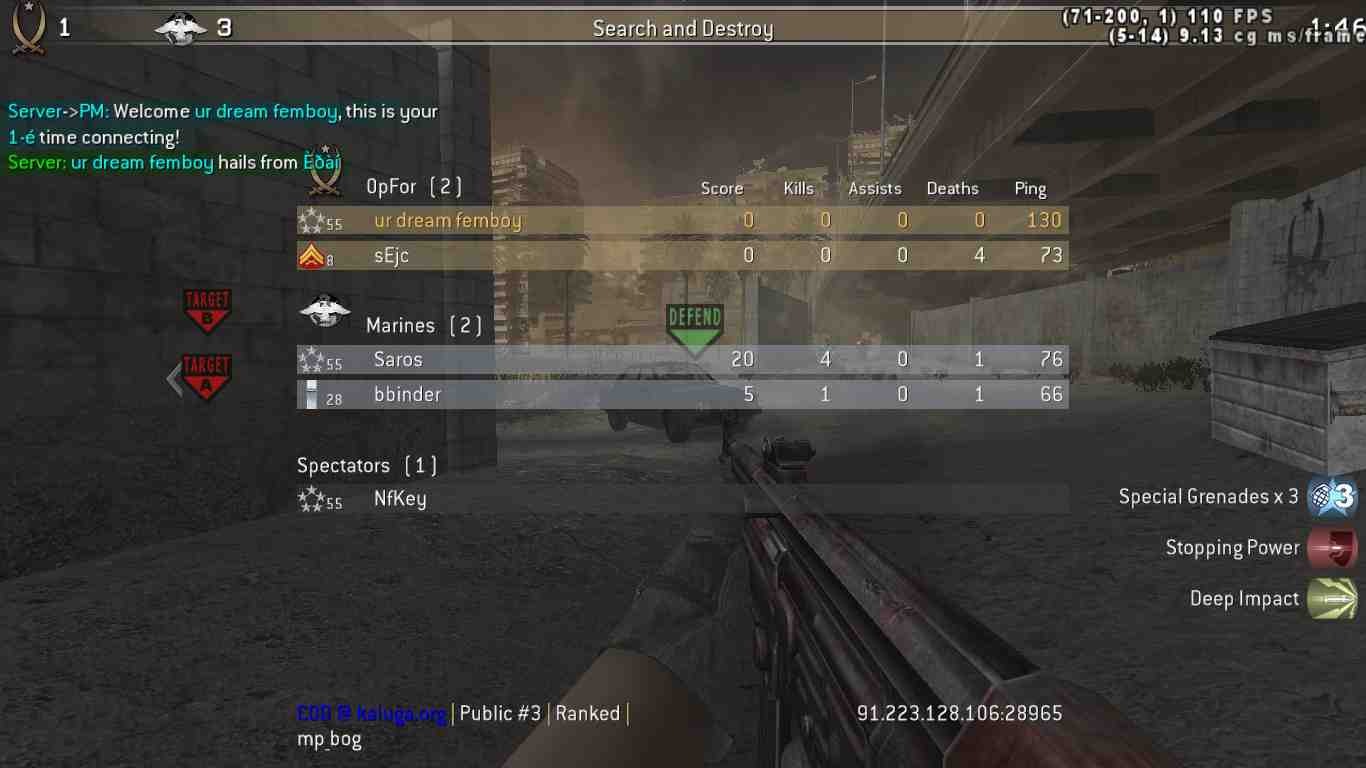The height and width of the screenshot is (768, 1366).
Task: Click the server address 91.223.128.106:28965
Action: (x=957, y=713)
